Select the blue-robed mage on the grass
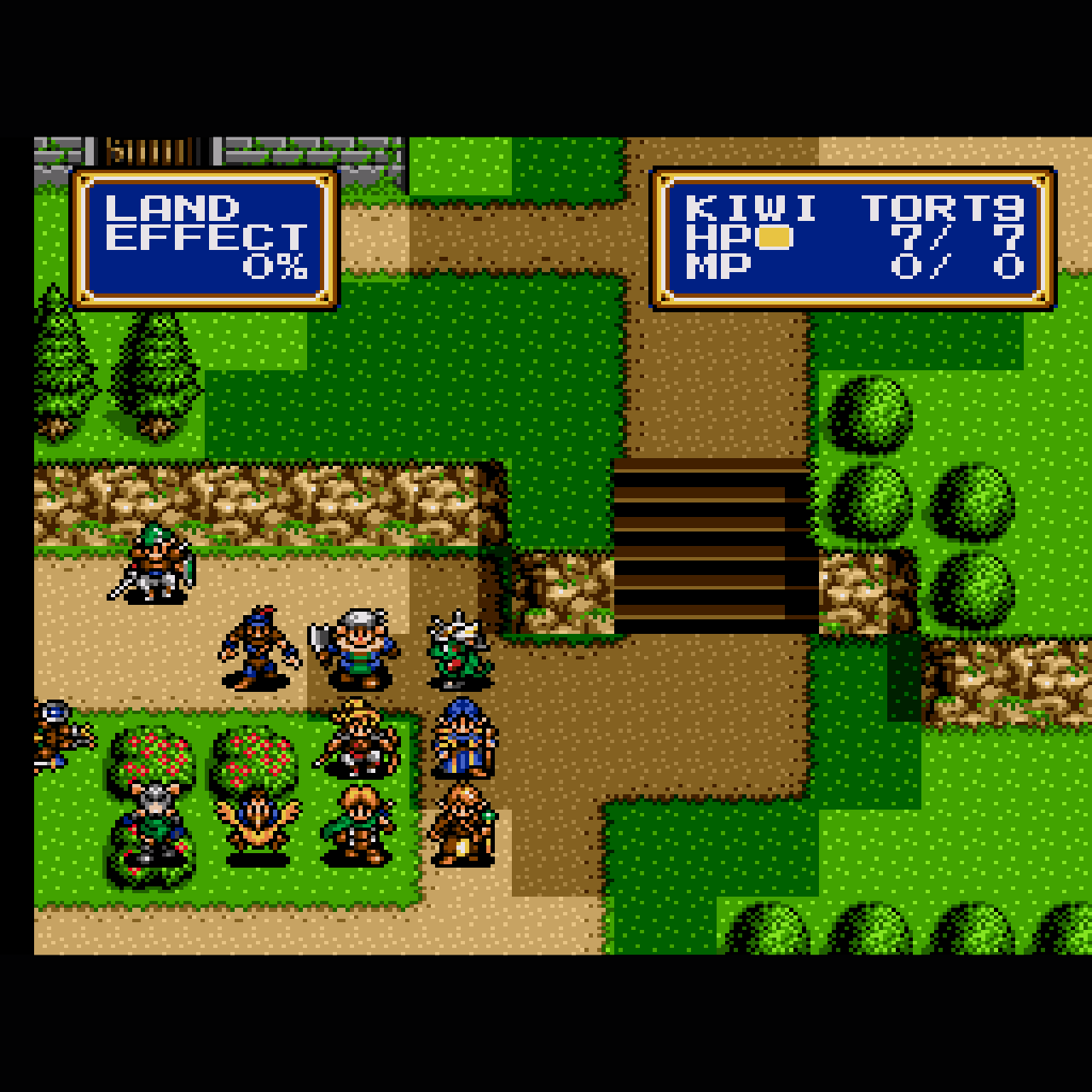Image resolution: width=1092 pixels, height=1092 pixels. tap(461, 738)
